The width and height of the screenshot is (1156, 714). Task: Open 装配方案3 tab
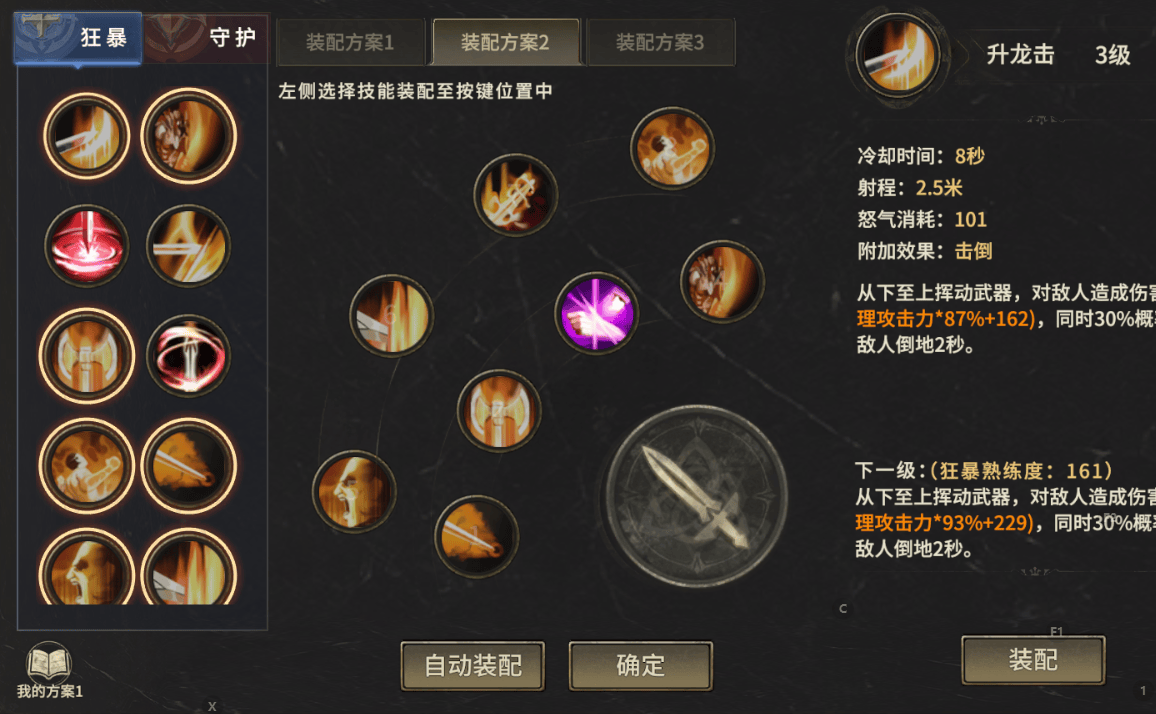tap(660, 42)
